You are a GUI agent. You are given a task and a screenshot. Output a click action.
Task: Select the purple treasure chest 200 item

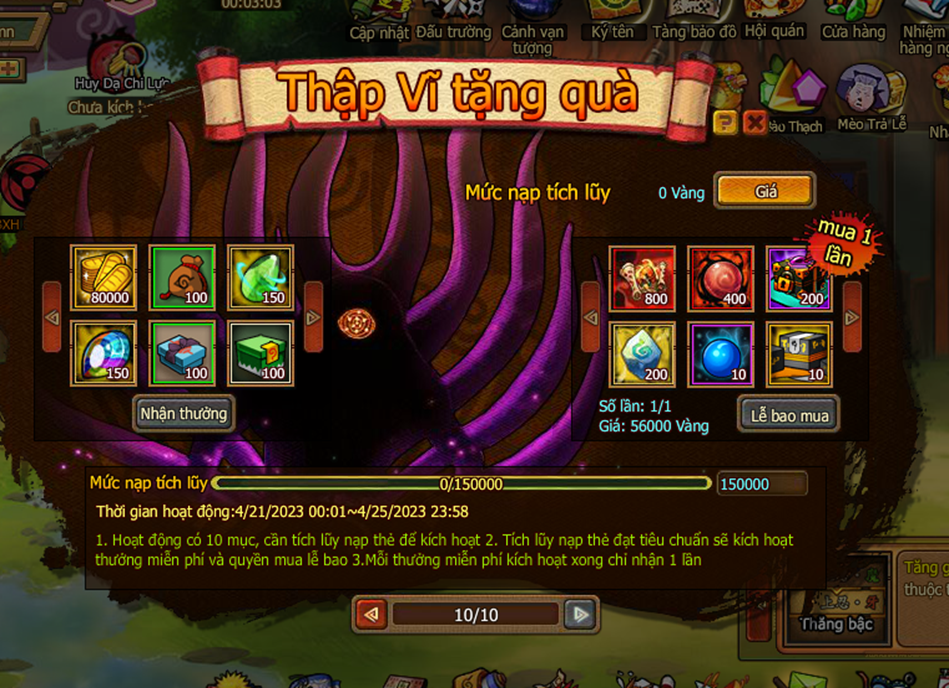[x=798, y=278]
